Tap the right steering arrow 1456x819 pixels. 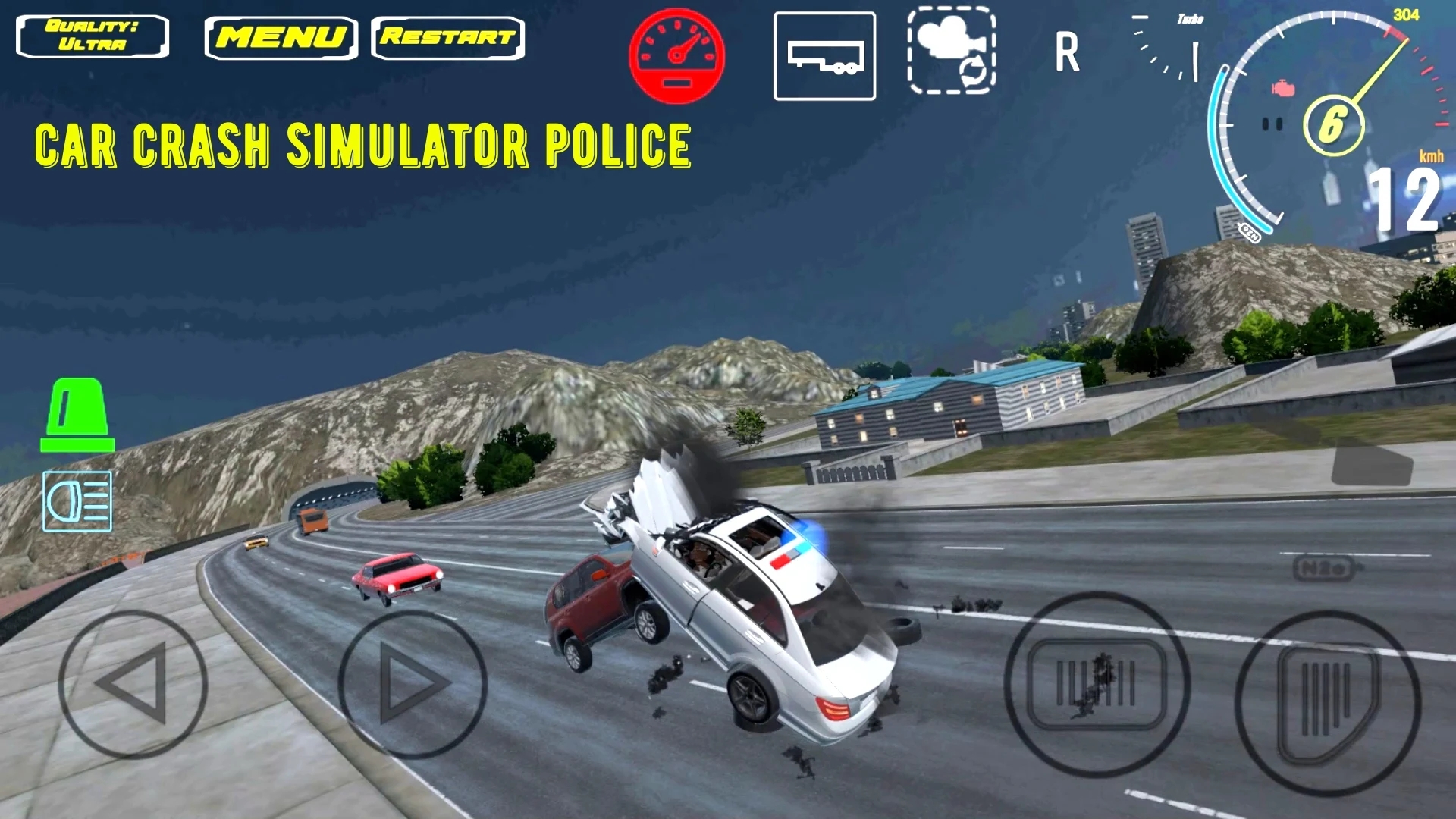pos(413,682)
